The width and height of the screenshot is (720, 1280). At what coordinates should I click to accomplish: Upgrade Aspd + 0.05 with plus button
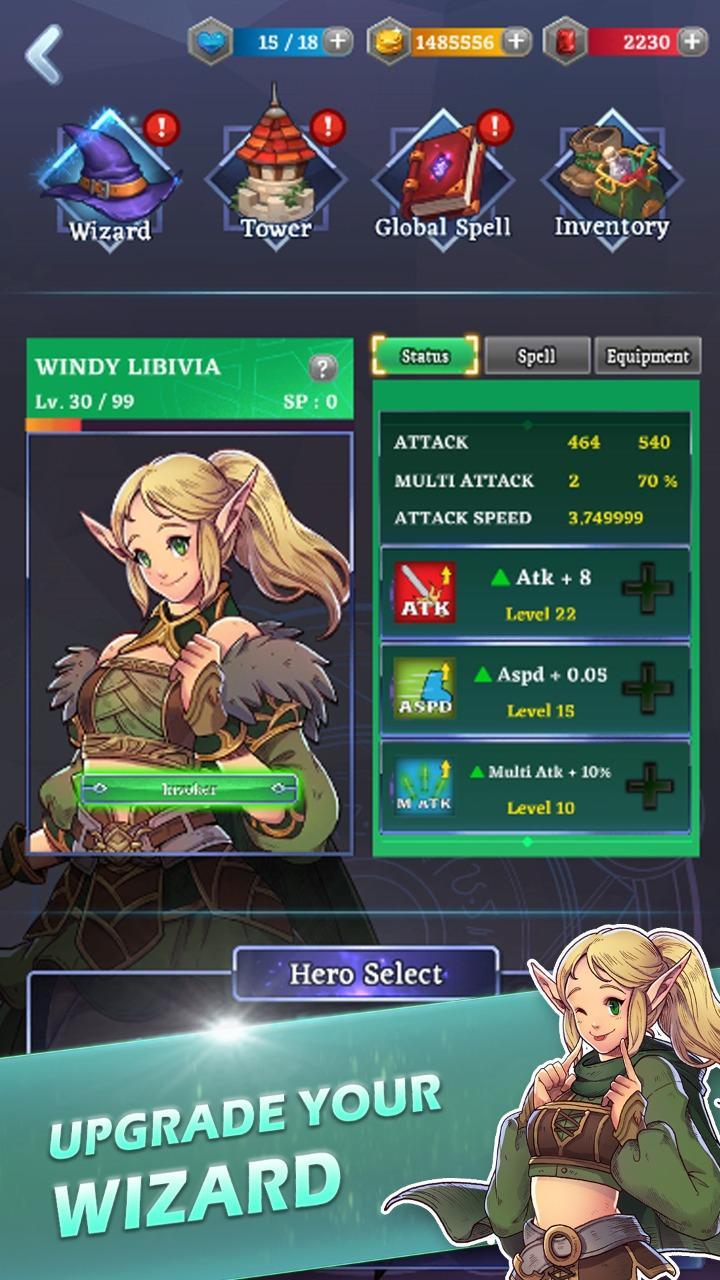click(x=648, y=687)
